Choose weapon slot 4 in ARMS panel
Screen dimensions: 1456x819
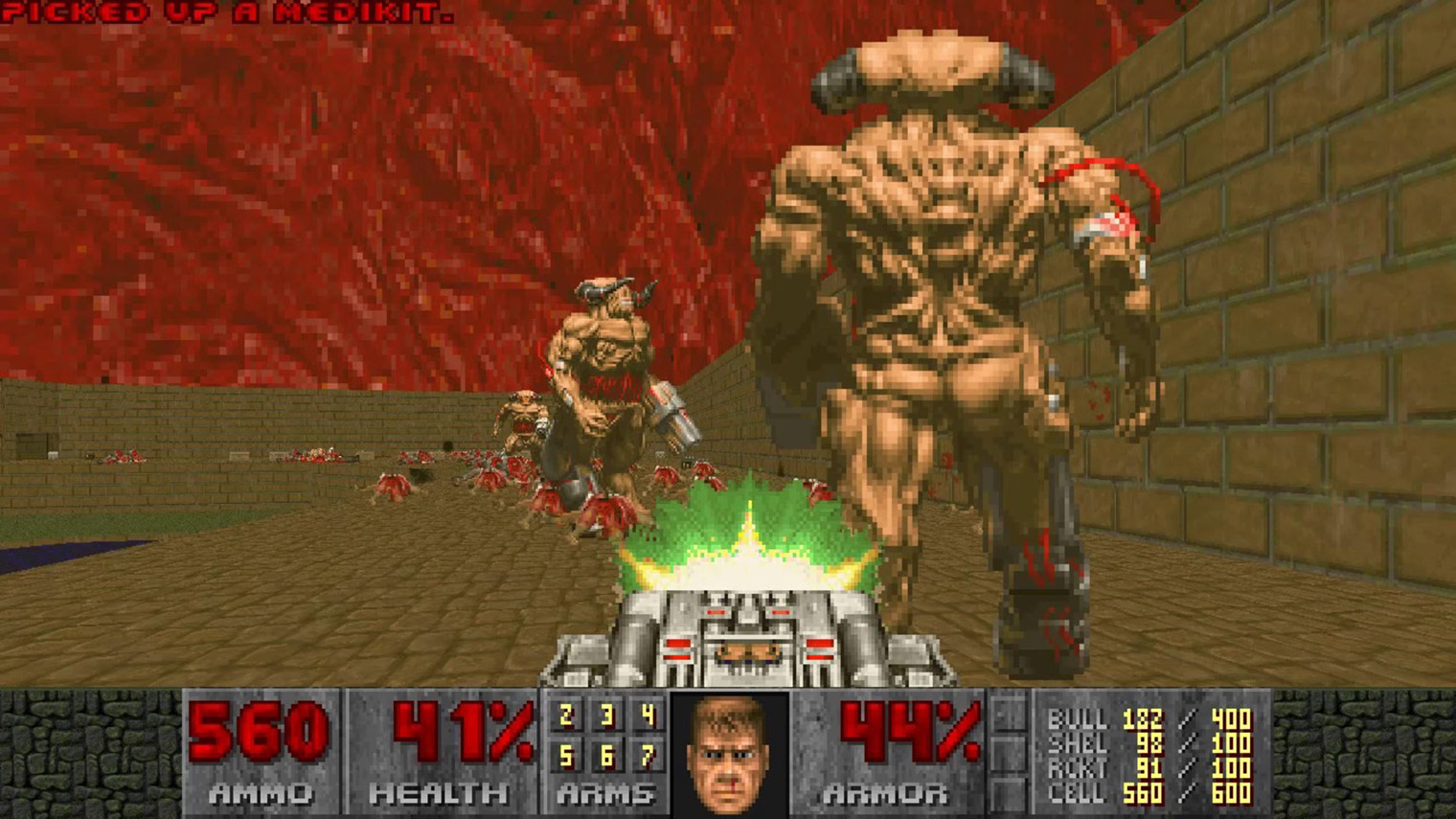coord(648,716)
